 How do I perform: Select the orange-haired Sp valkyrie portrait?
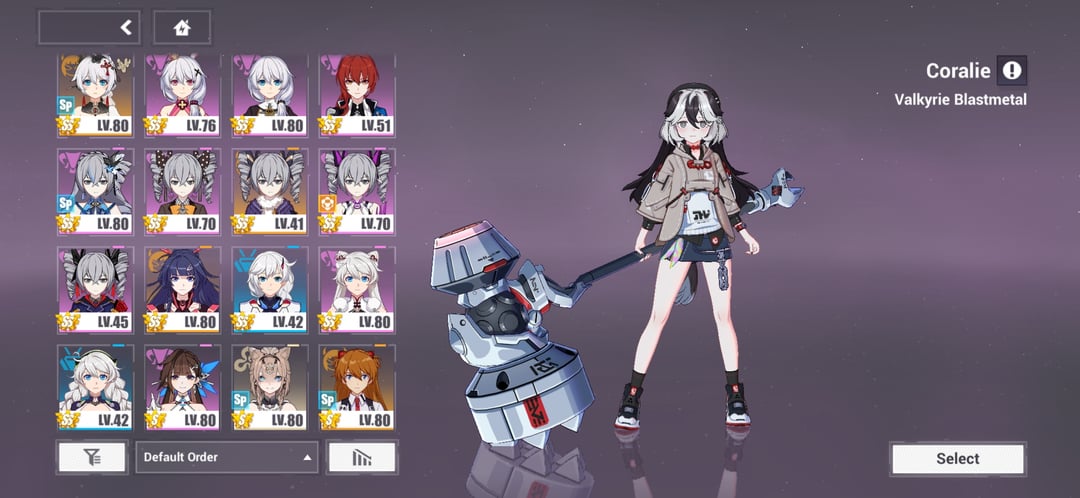pyautogui.click(x=357, y=383)
